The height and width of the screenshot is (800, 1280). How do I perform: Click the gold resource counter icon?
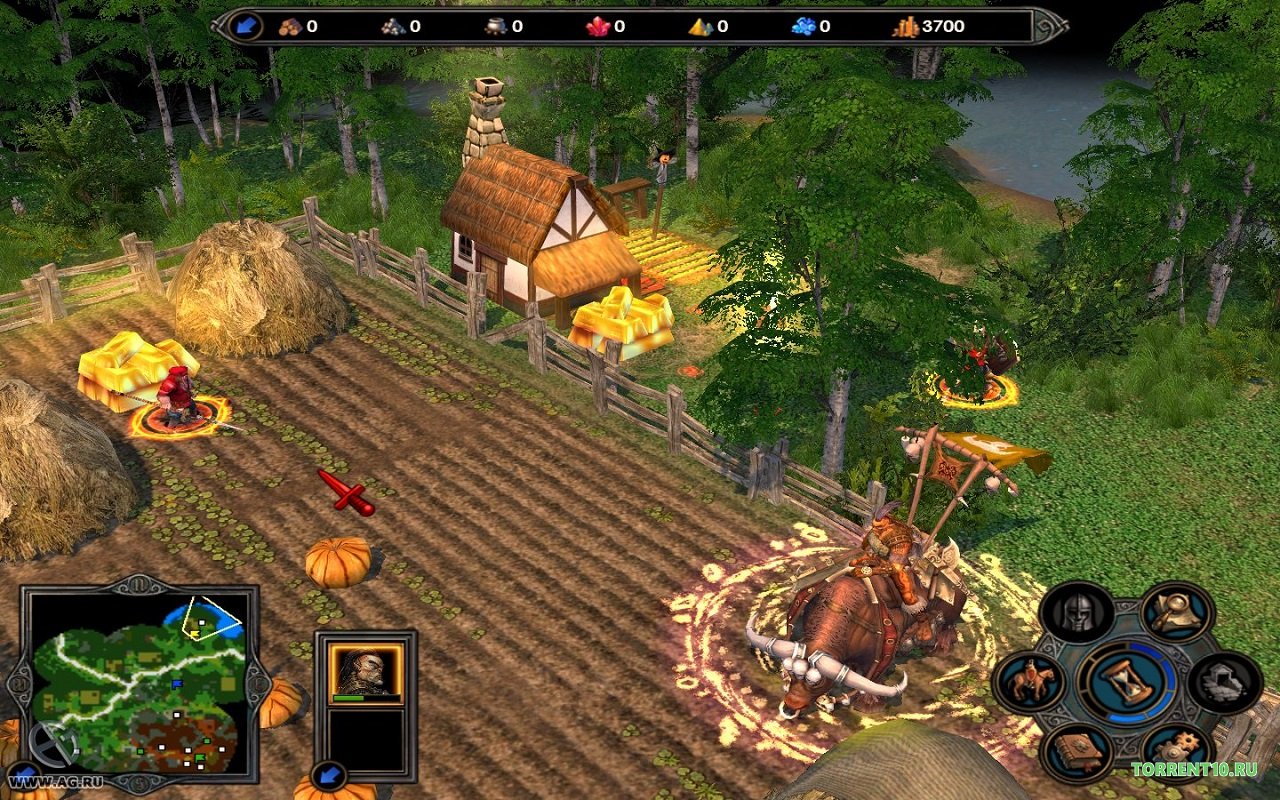(x=905, y=27)
